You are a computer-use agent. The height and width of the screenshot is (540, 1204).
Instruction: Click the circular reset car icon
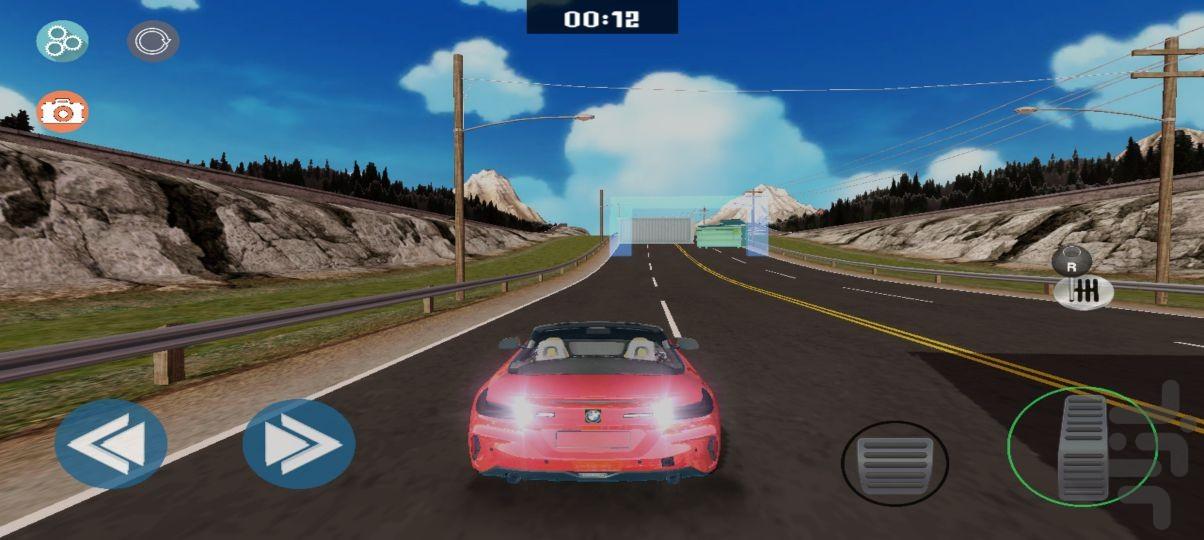coord(153,41)
